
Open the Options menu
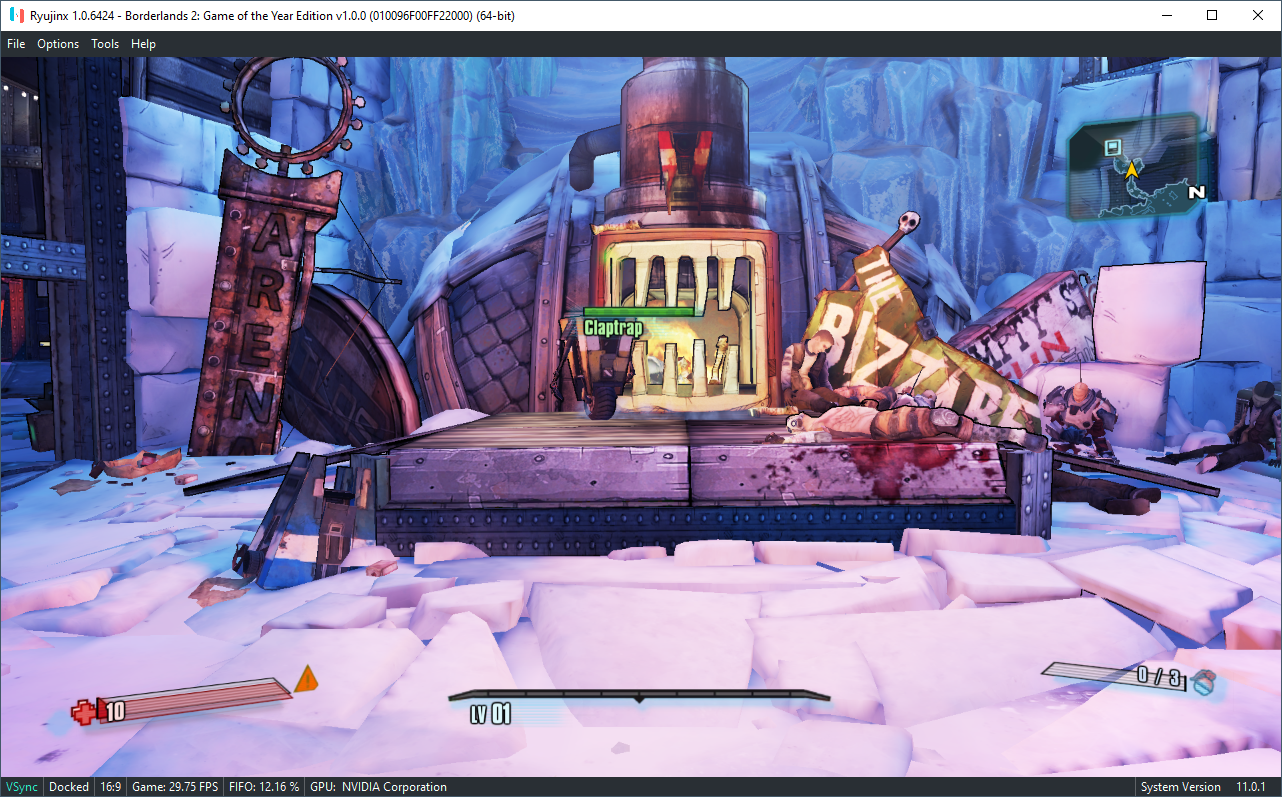click(57, 43)
